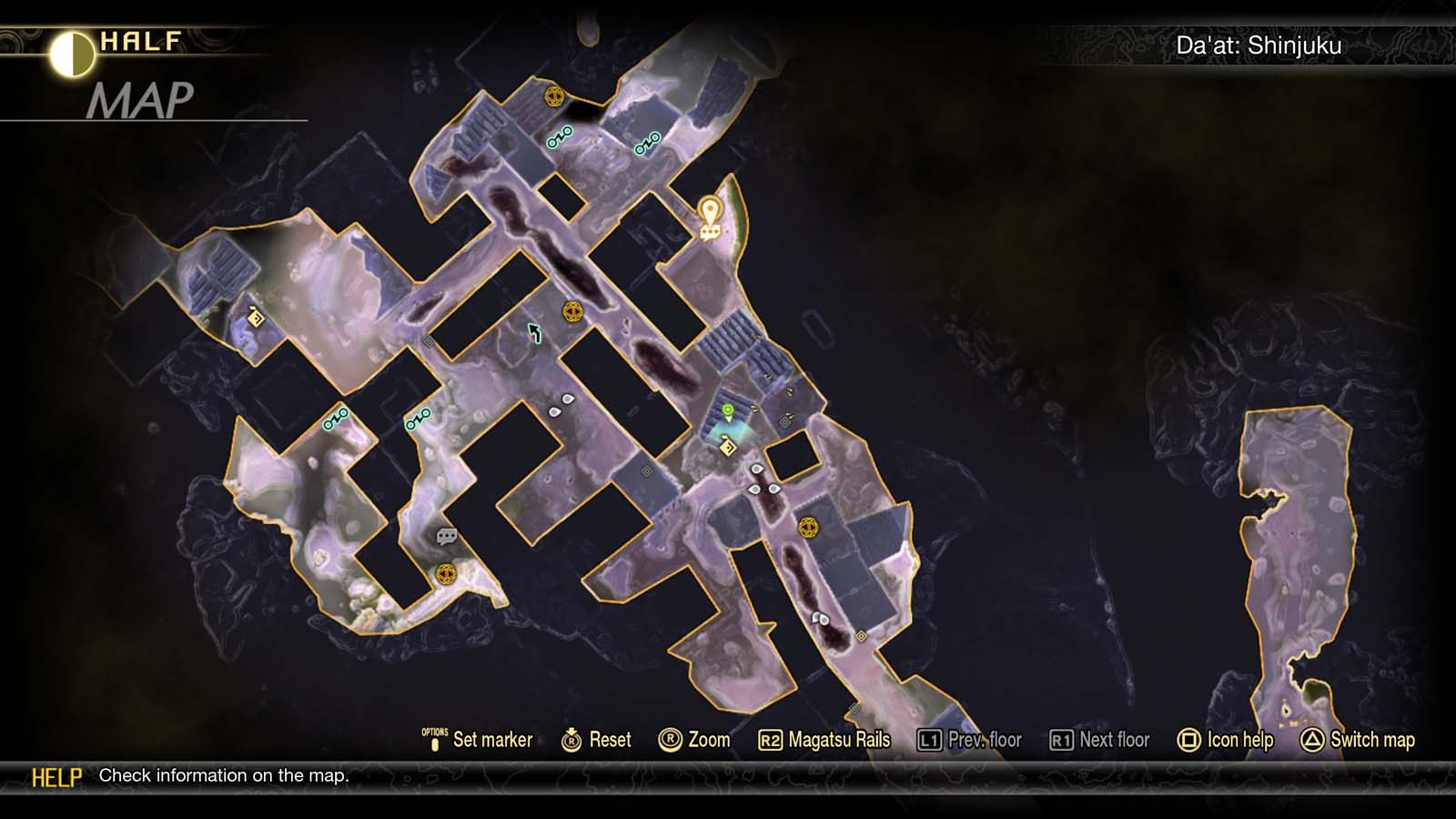Select the leyline fount on the lower right path
Image resolution: width=1456 pixels, height=819 pixels.
pyautogui.click(x=810, y=526)
